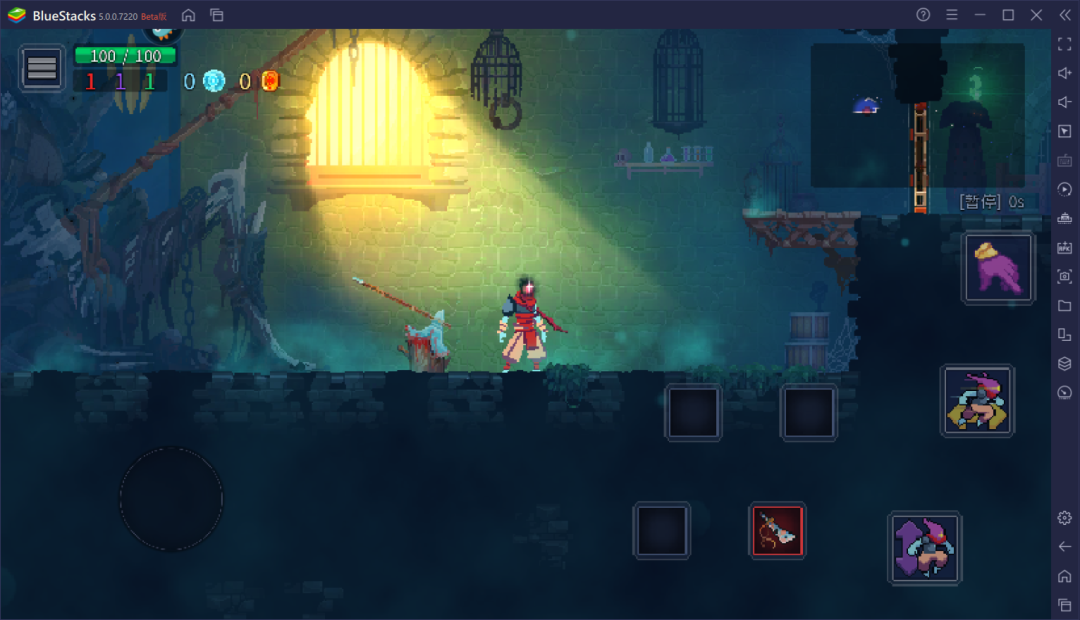1080x620 pixels.
Task: Open the hamburger pause menu
Action: click(42, 68)
